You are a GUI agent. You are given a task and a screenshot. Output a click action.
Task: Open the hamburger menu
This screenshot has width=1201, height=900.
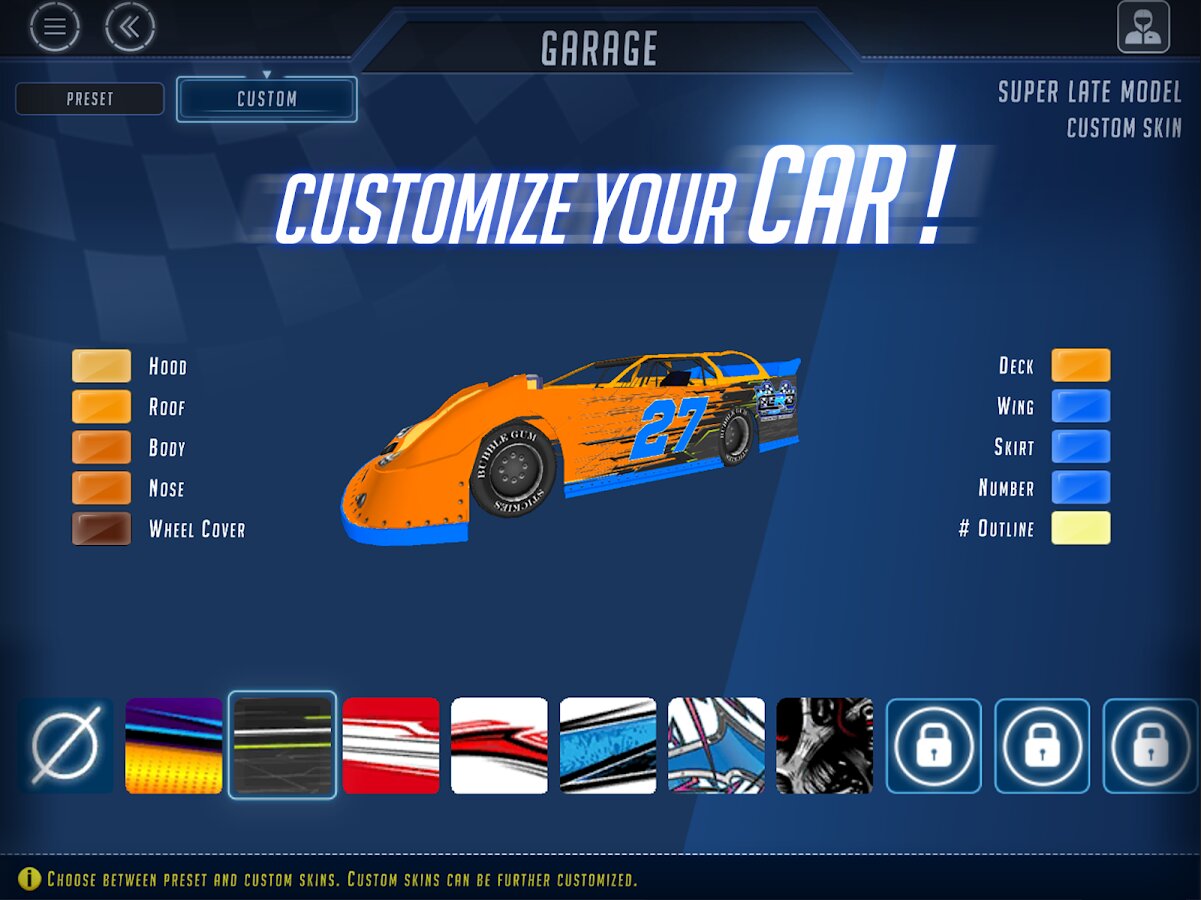click(x=54, y=28)
